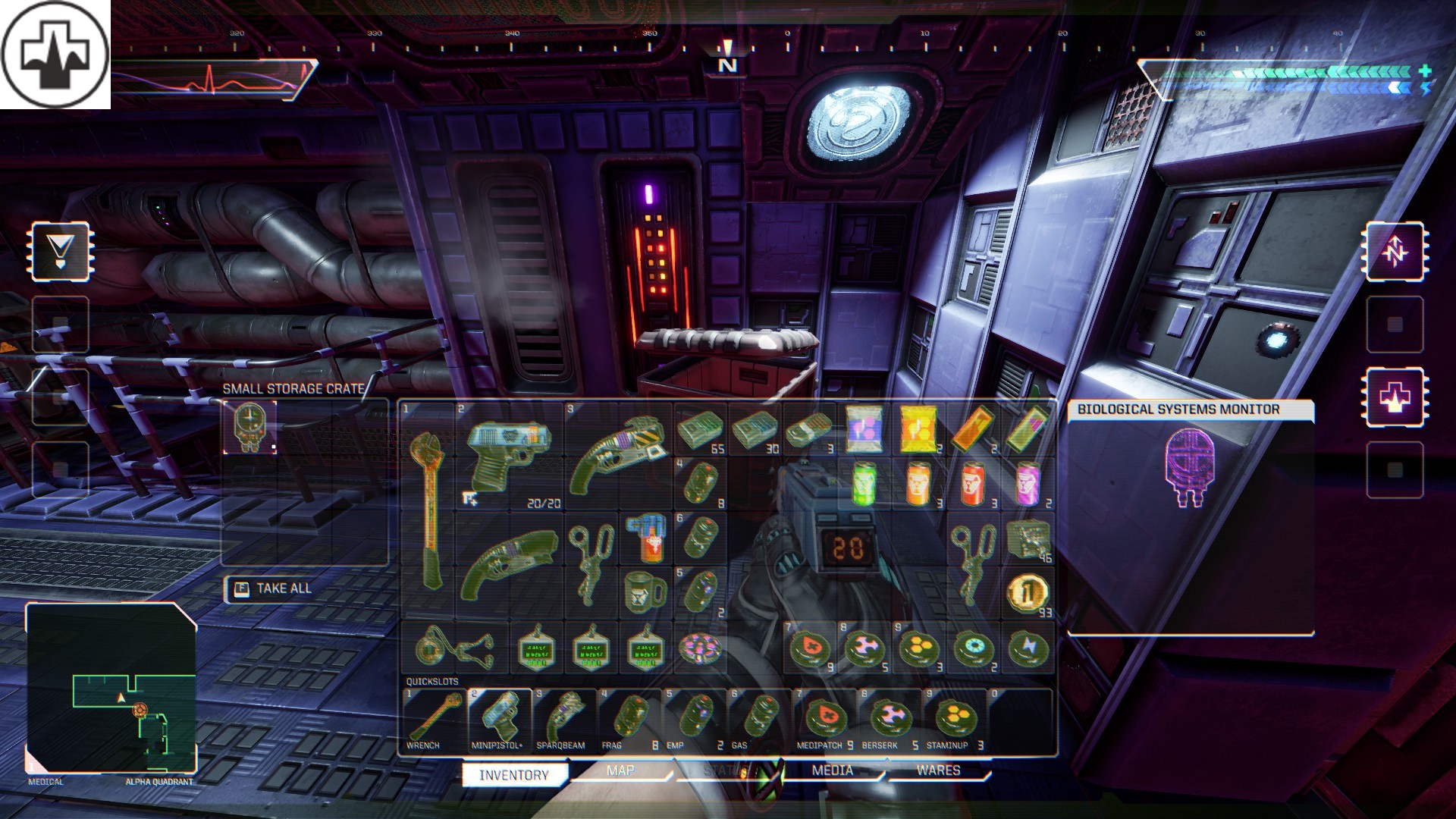Image resolution: width=1456 pixels, height=819 pixels.
Task: Take the item in the Small Storage Crate
Action: 249,428
